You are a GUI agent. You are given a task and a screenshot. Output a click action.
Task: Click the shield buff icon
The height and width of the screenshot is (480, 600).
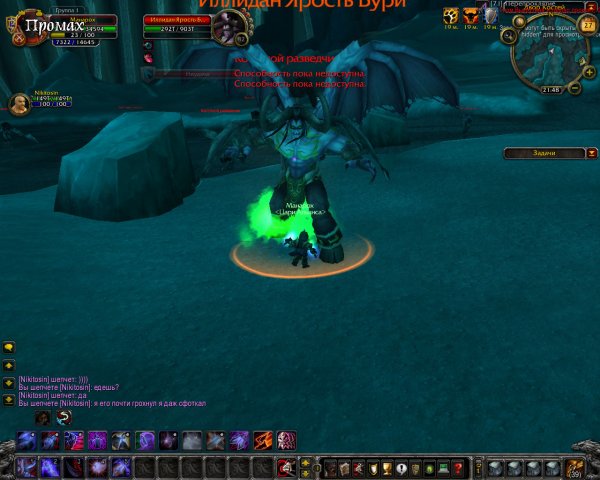[489, 16]
